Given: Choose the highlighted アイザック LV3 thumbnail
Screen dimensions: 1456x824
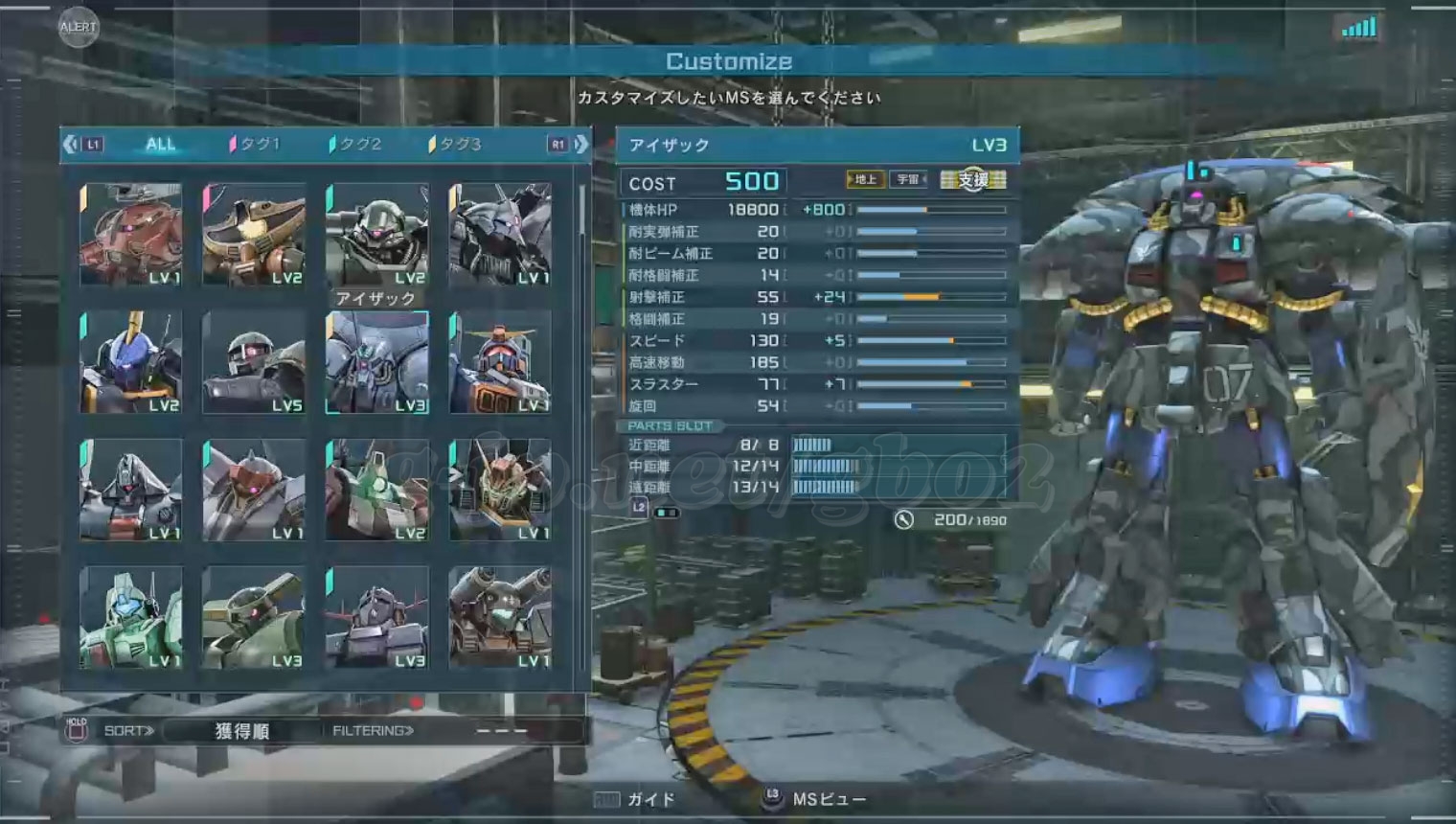Looking at the screenshot, I should pyautogui.click(x=376, y=362).
